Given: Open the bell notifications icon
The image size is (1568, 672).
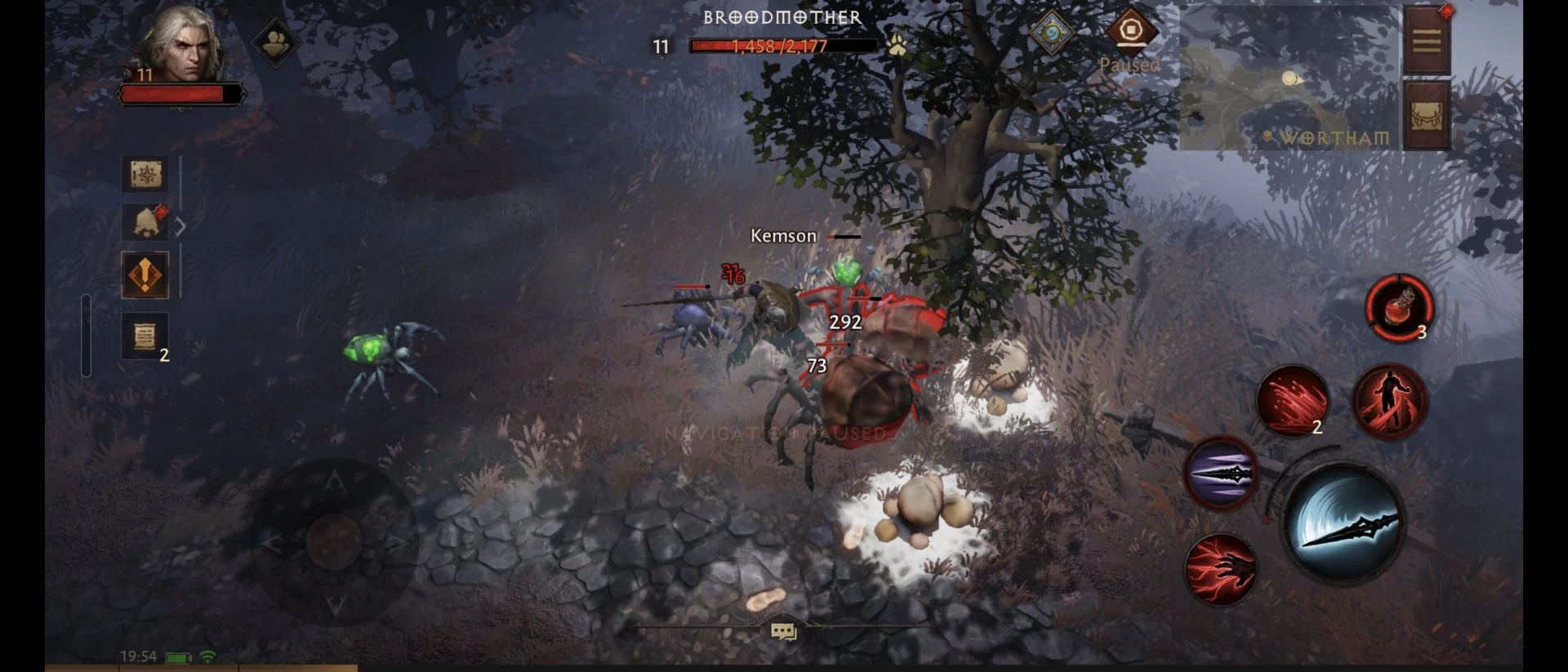Looking at the screenshot, I should pos(145,221).
